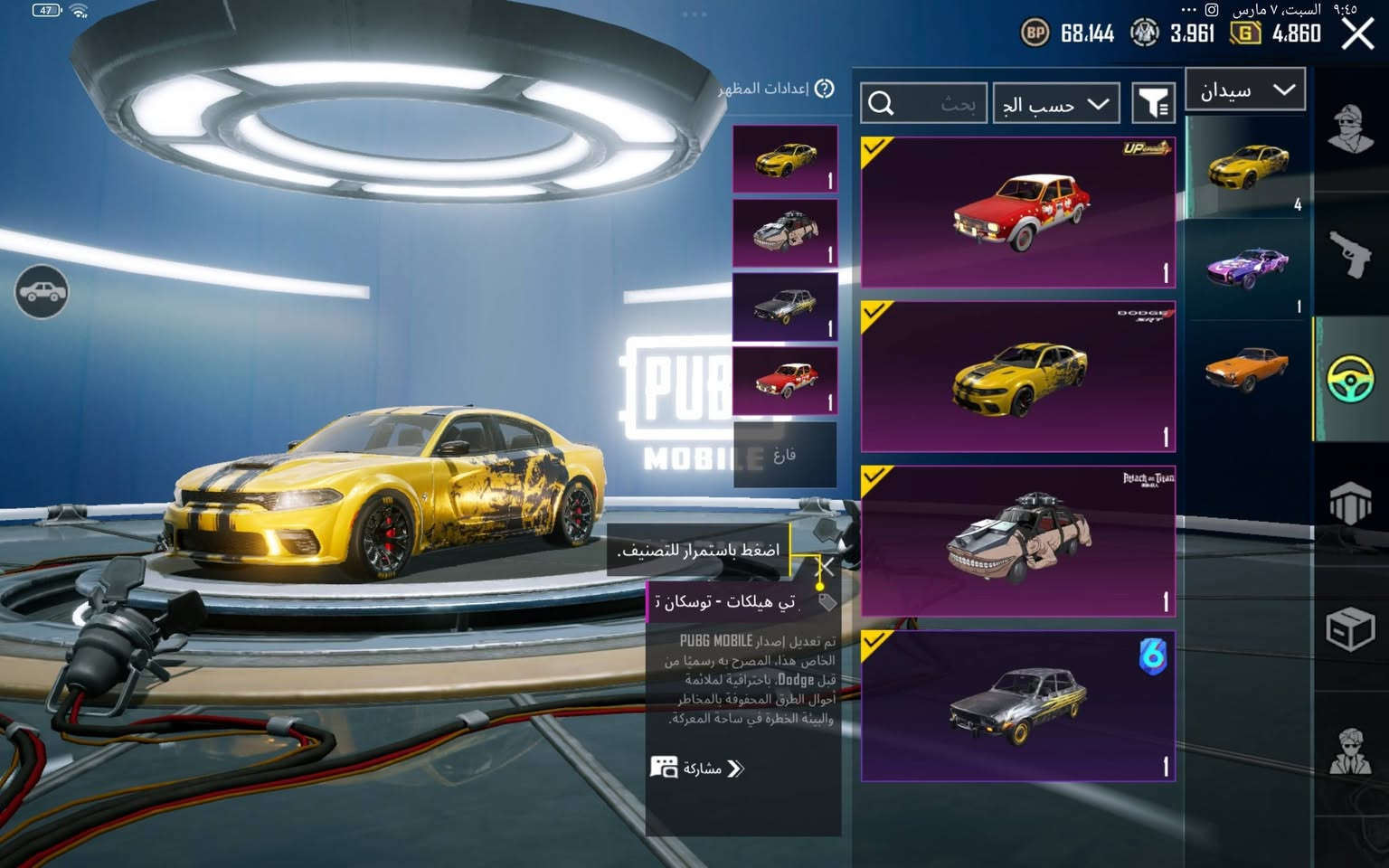The image size is (1389, 868).
Task: Open the appearance settings help icon
Action: point(824,89)
